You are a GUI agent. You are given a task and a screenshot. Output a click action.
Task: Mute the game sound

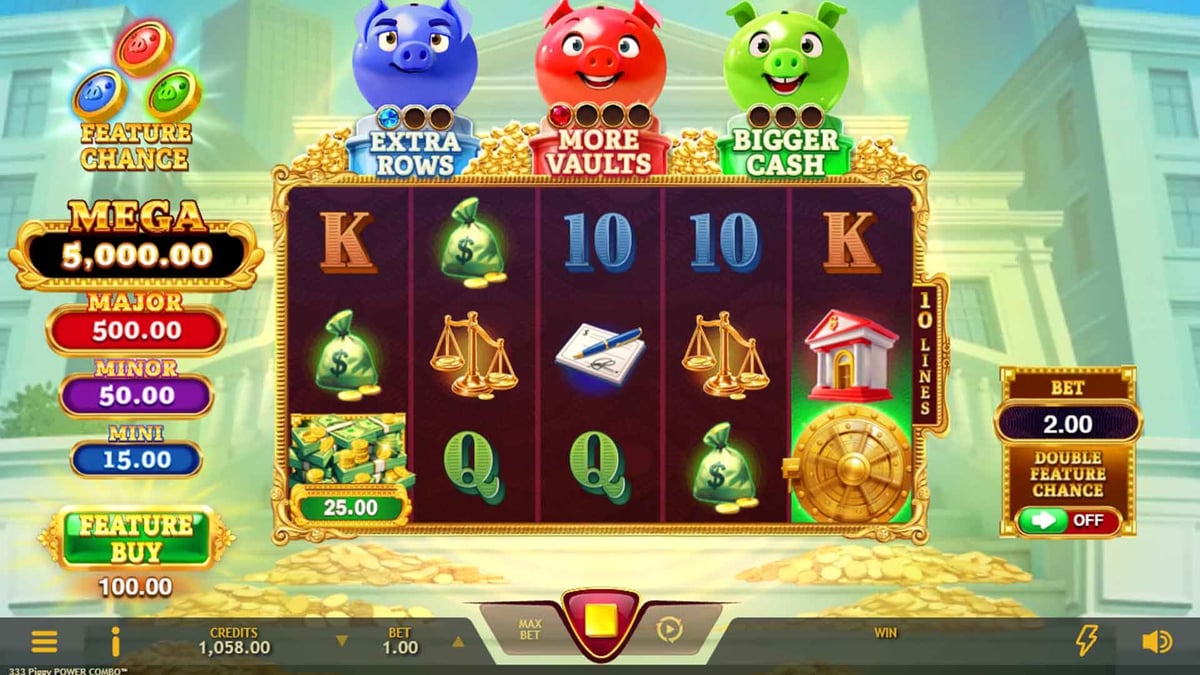click(x=1156, y=641)
